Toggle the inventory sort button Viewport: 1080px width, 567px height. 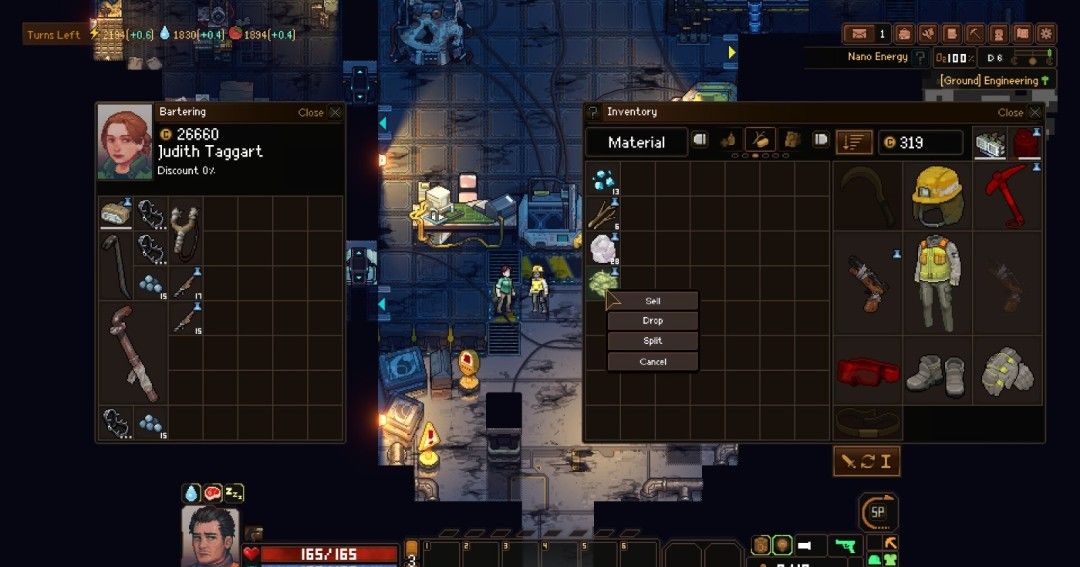pos(854,142)
